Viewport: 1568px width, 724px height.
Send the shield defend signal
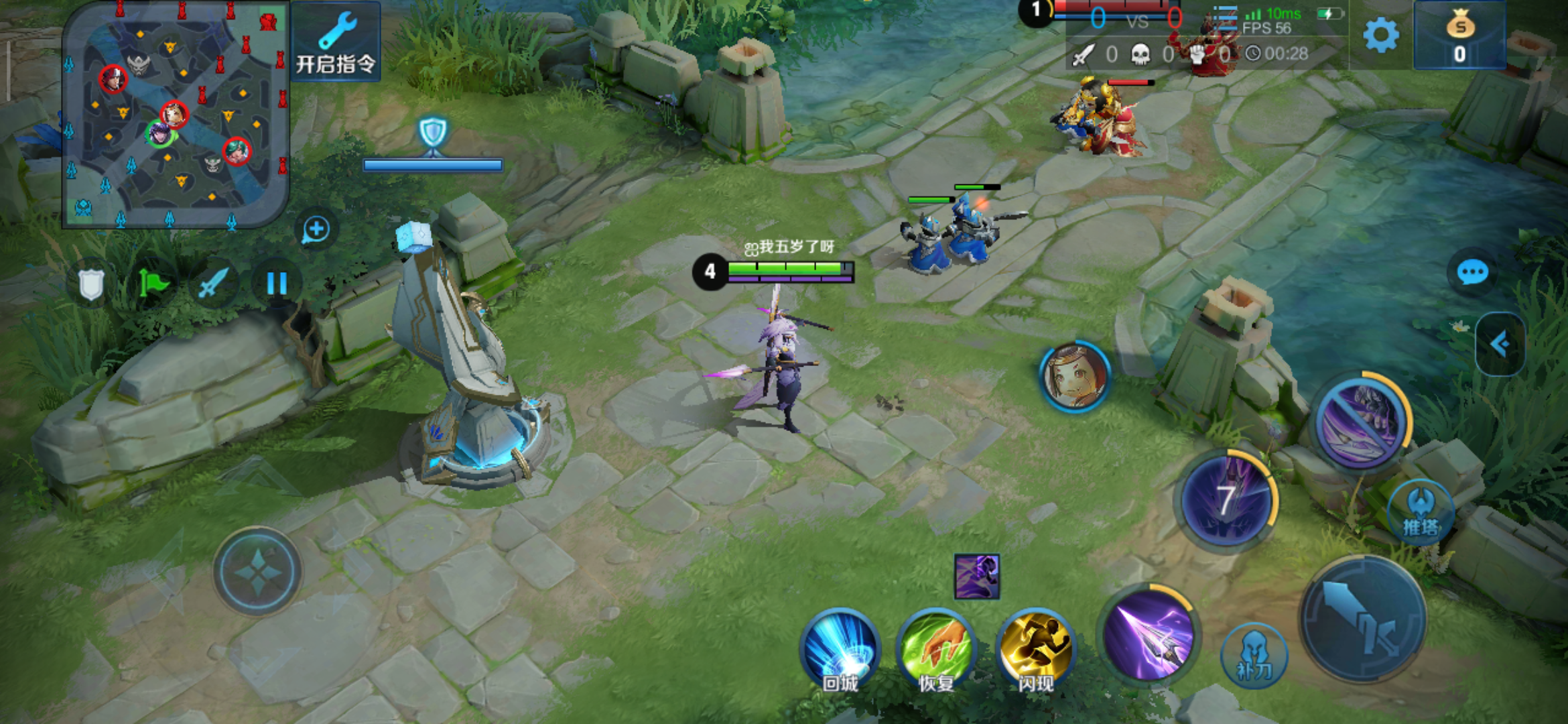coord(91,284)
